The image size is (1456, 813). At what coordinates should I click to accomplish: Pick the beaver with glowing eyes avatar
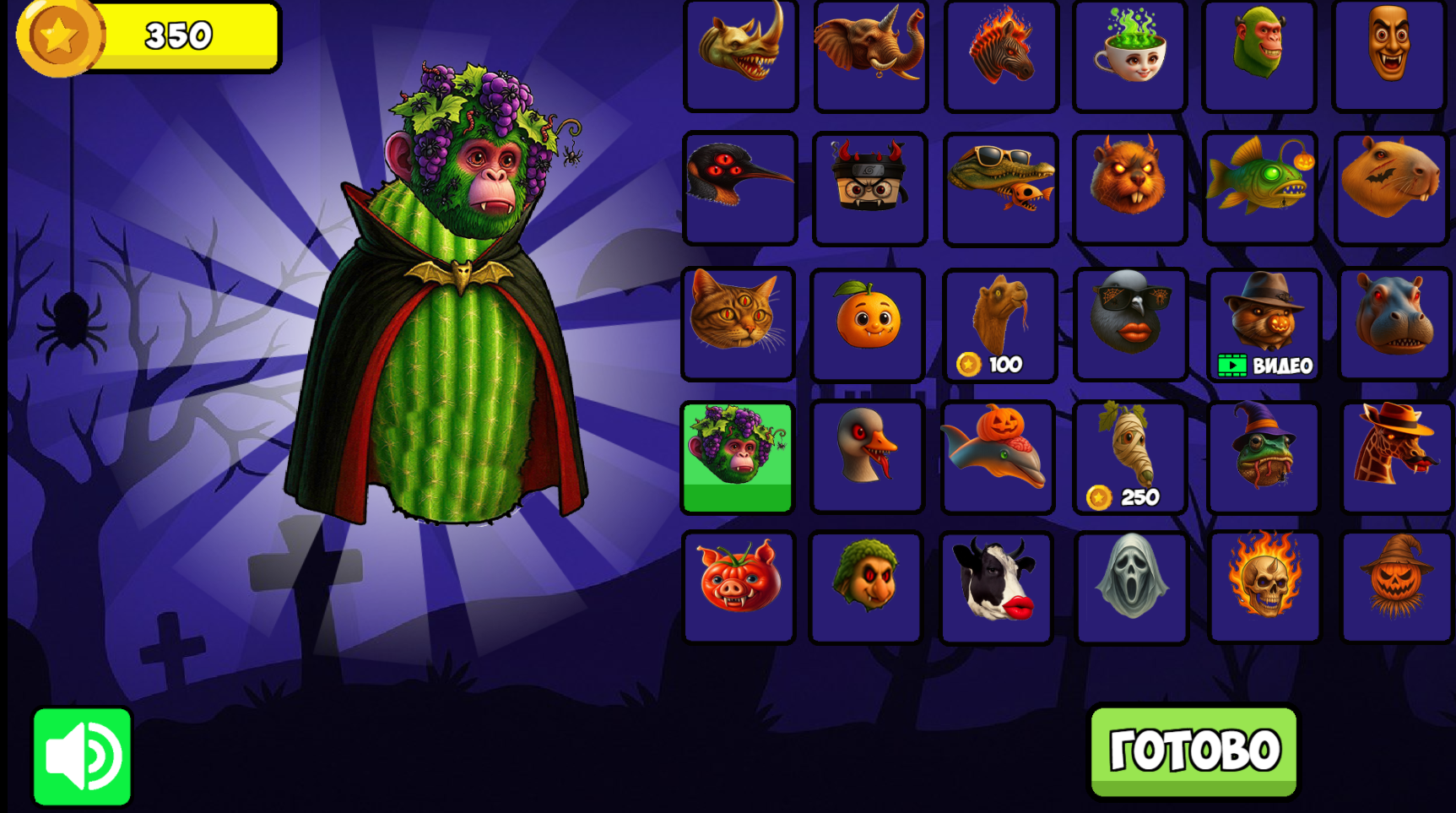[1130, 187]
